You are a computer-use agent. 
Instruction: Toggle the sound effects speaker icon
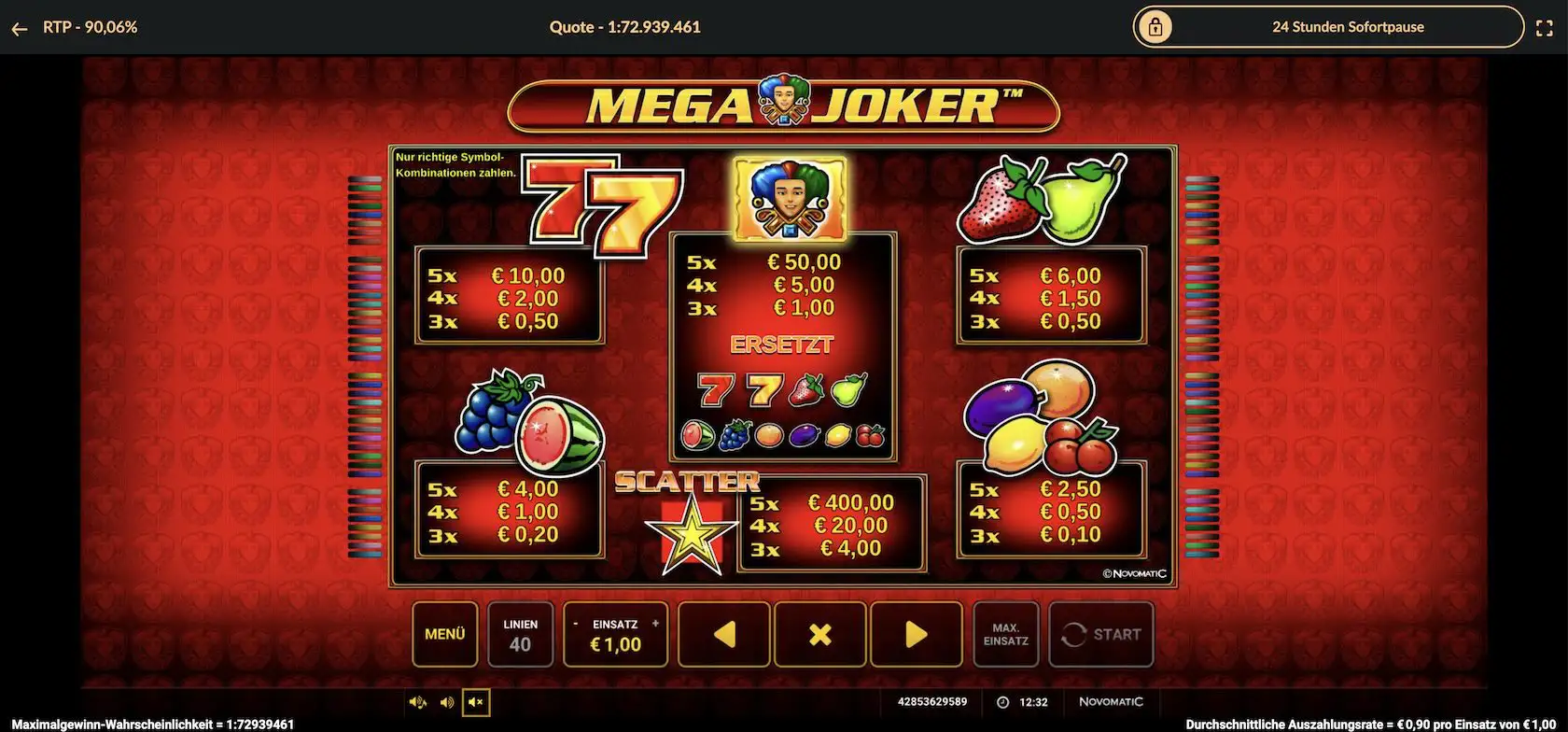tap(446, 701)
